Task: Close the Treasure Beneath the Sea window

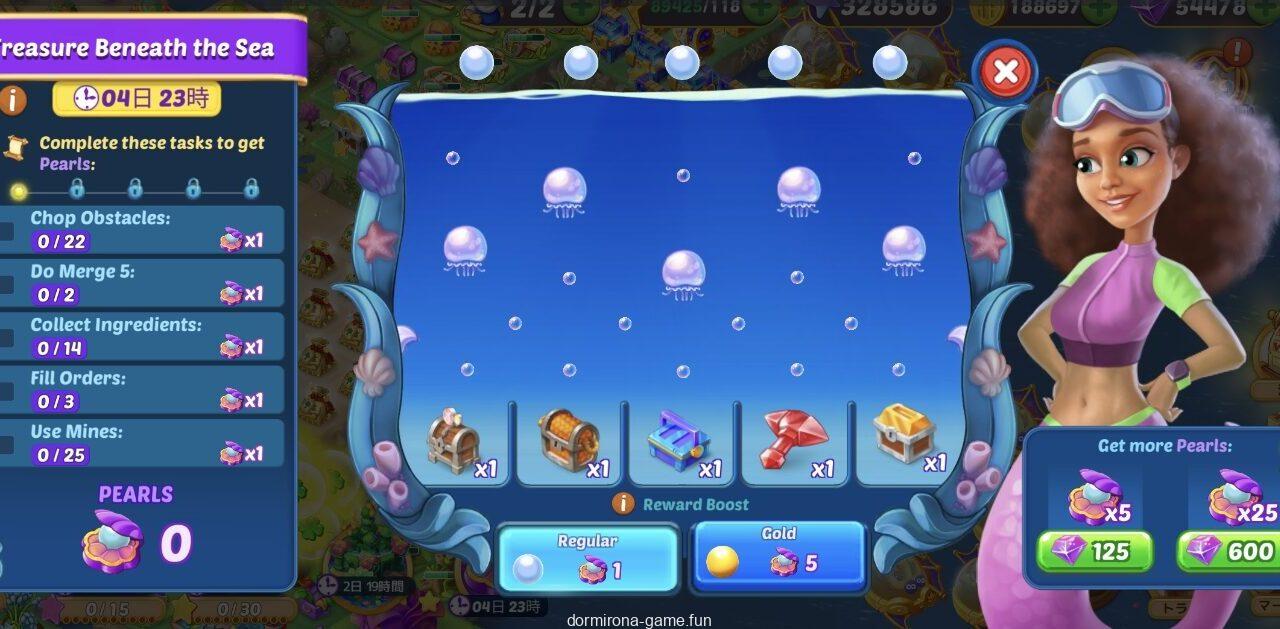Action: pyautogui.click(x=1005, y=72)
